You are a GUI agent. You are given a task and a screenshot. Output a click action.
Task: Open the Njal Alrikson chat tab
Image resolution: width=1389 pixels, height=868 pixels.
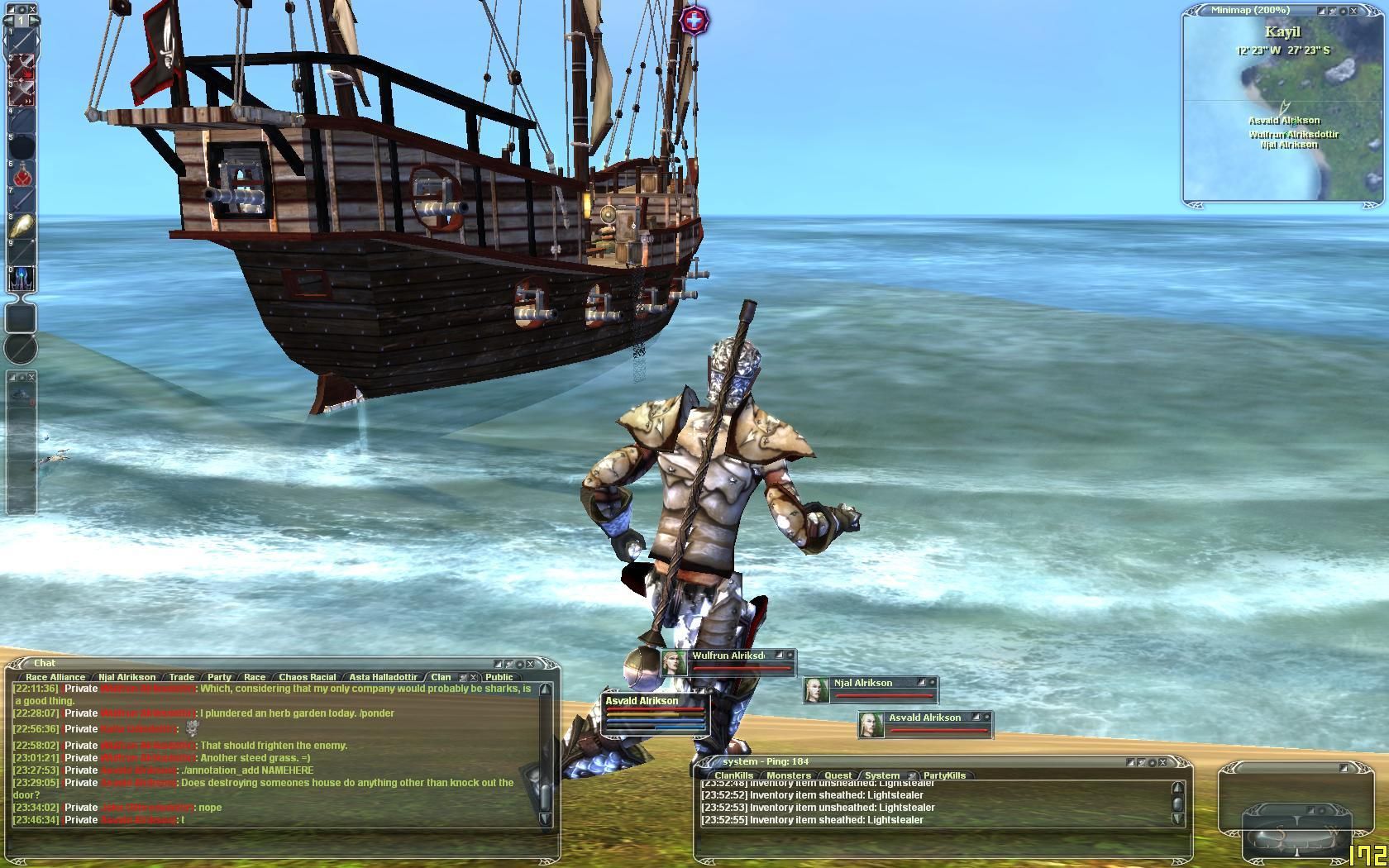tap(126, 677)
